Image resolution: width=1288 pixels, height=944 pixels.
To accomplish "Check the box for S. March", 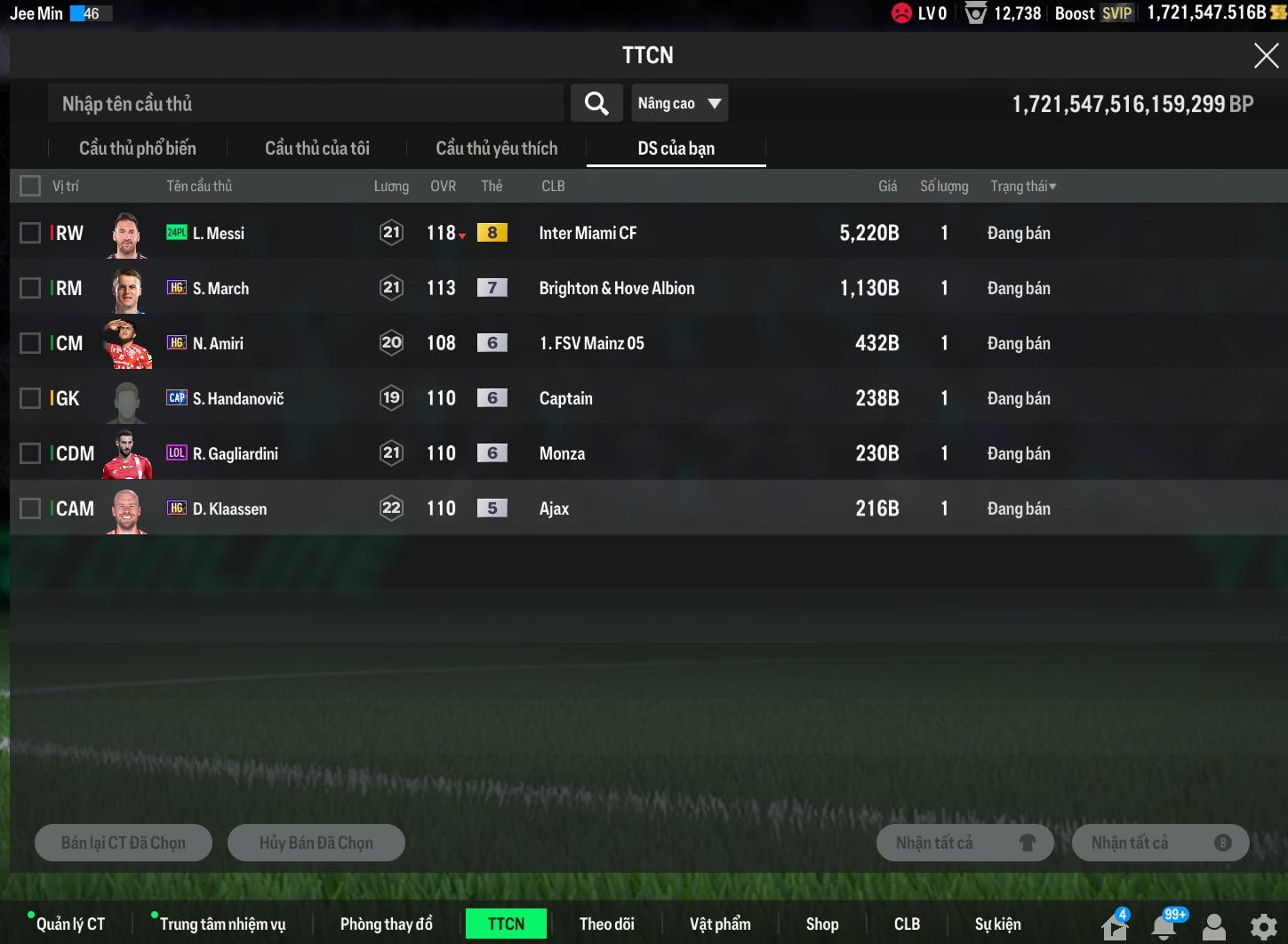I will click(x=30, y=288).
